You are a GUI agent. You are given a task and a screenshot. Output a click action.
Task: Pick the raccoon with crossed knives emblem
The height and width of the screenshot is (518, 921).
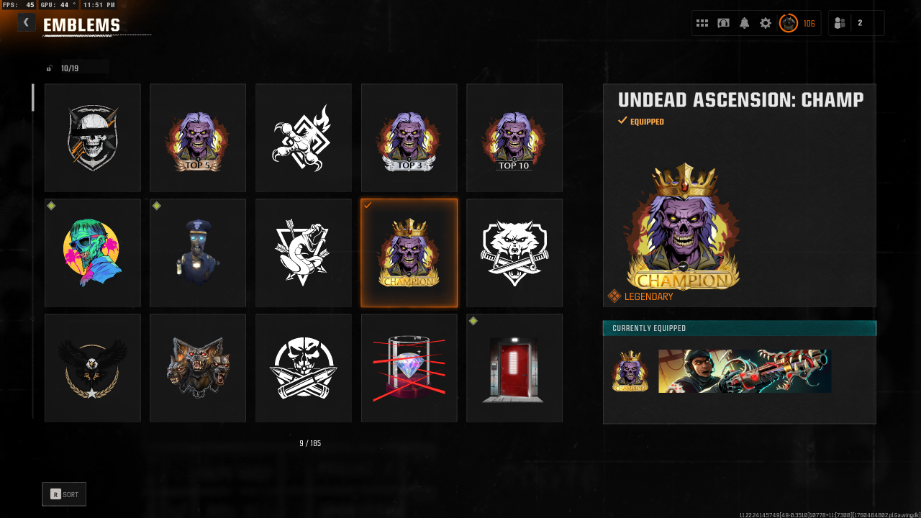[x=514, y=253]
